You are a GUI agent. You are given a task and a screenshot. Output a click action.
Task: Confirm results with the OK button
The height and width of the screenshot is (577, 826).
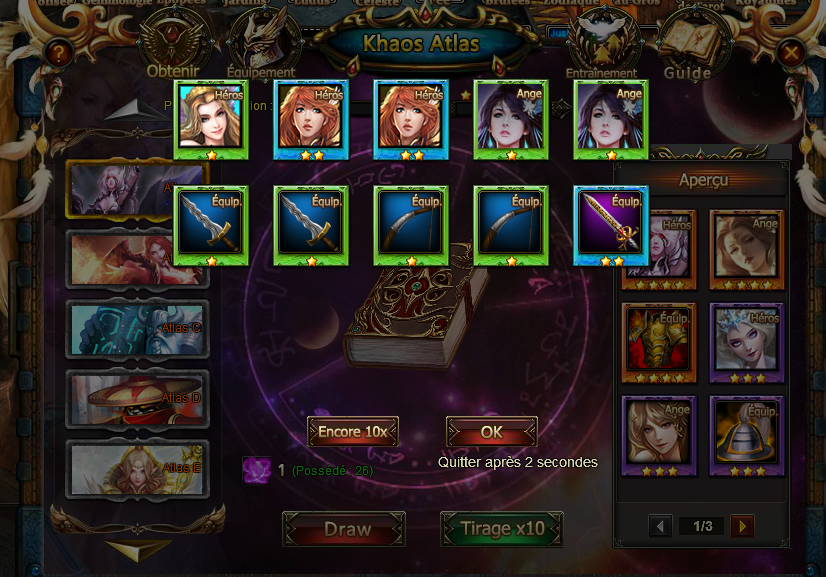click(x=491, y=432)
